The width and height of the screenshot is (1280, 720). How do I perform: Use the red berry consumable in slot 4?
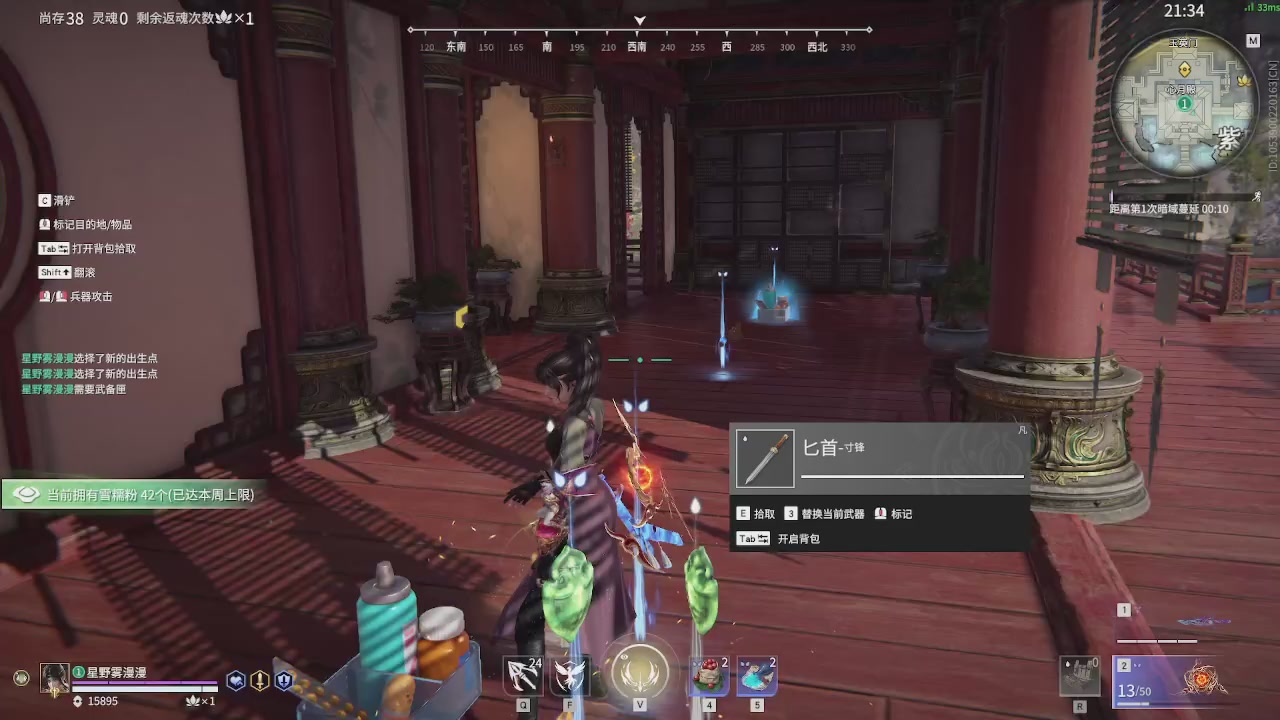[x=708, y=675]
